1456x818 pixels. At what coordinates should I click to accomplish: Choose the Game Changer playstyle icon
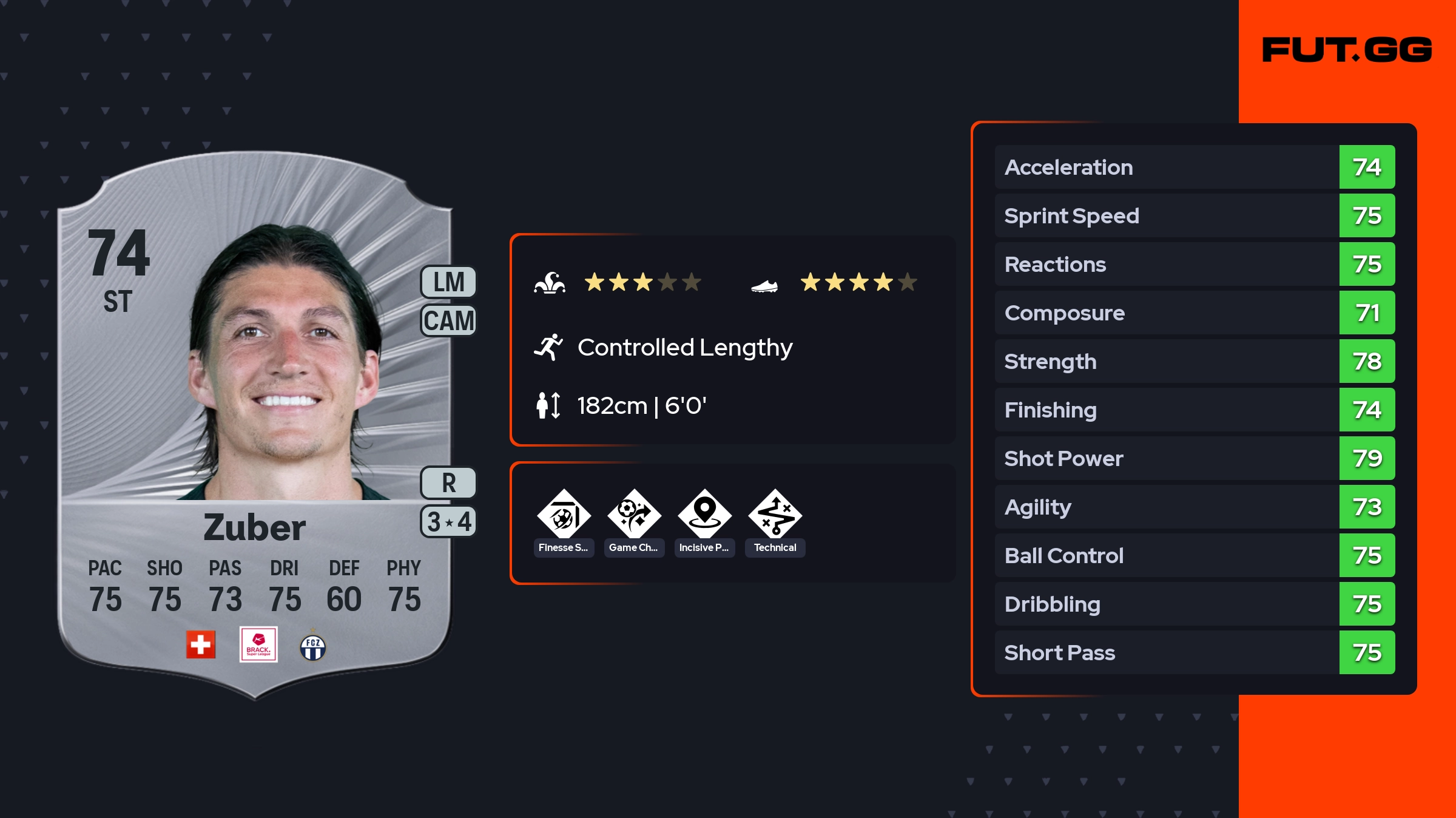coord(634,515)
